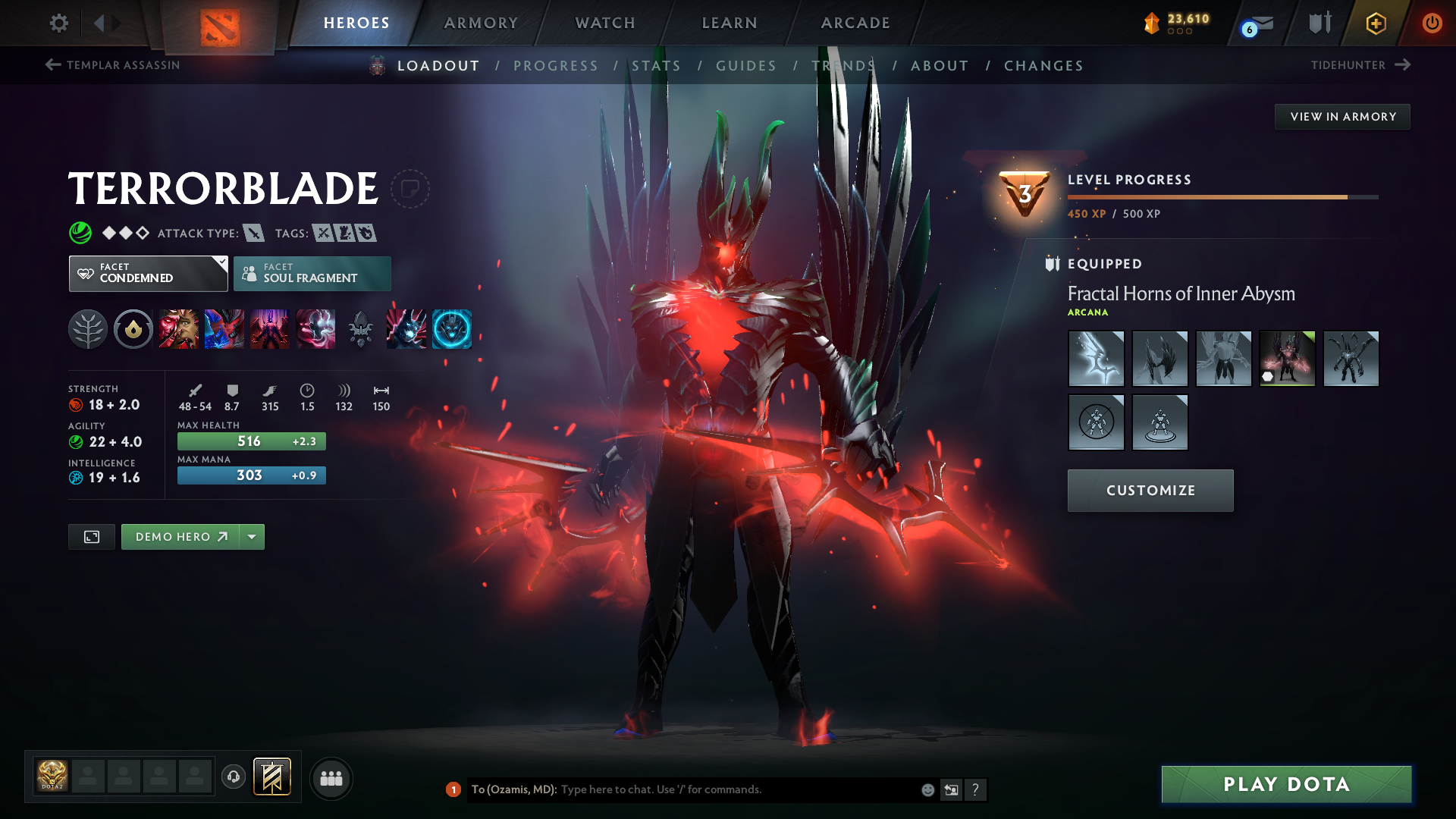1456x819 pixels.
Task: Quit the game with the power icon
Action: click(x=1432, y=23)
